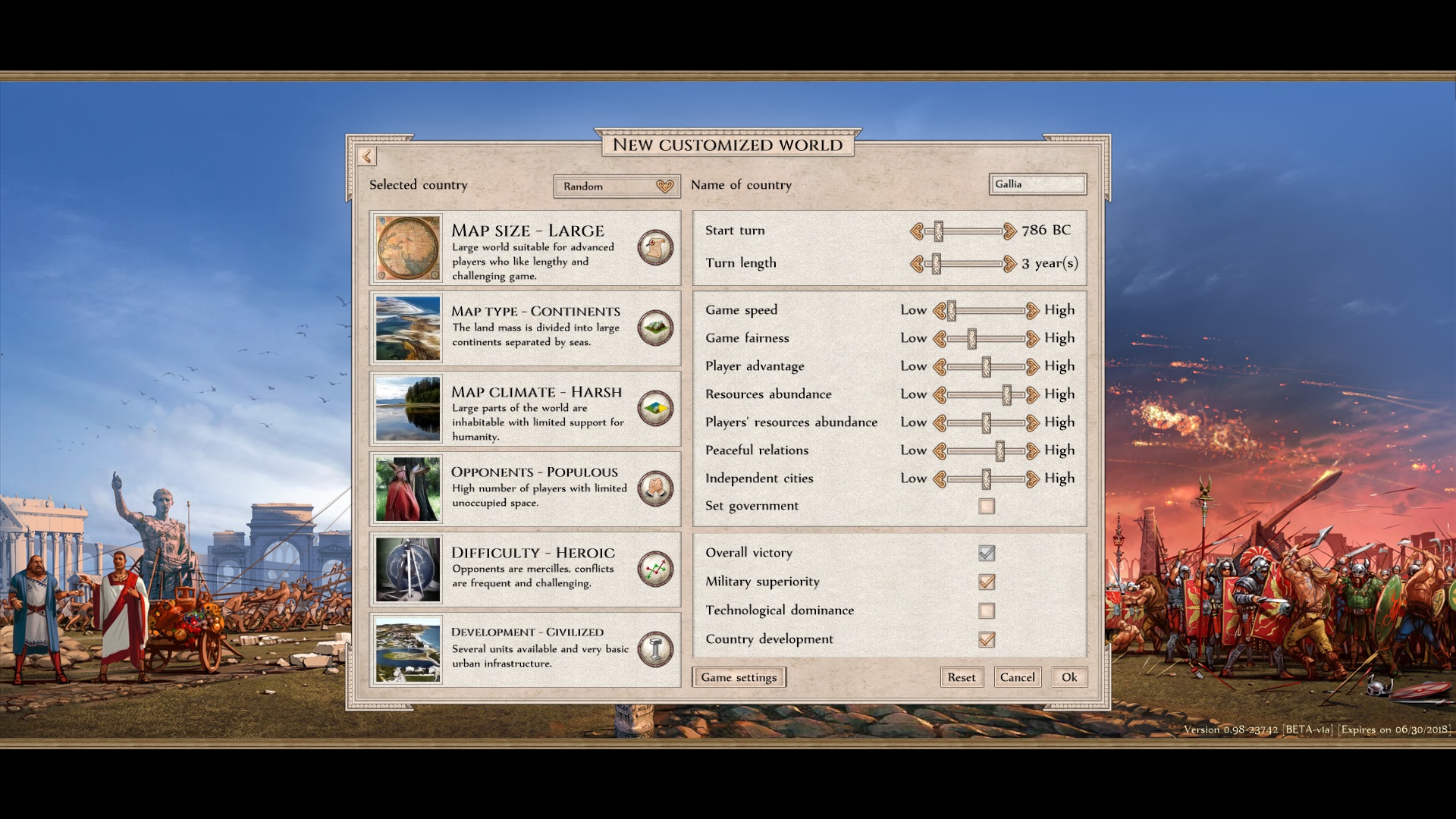Click the Map Climate lake thumbnail

407,409
